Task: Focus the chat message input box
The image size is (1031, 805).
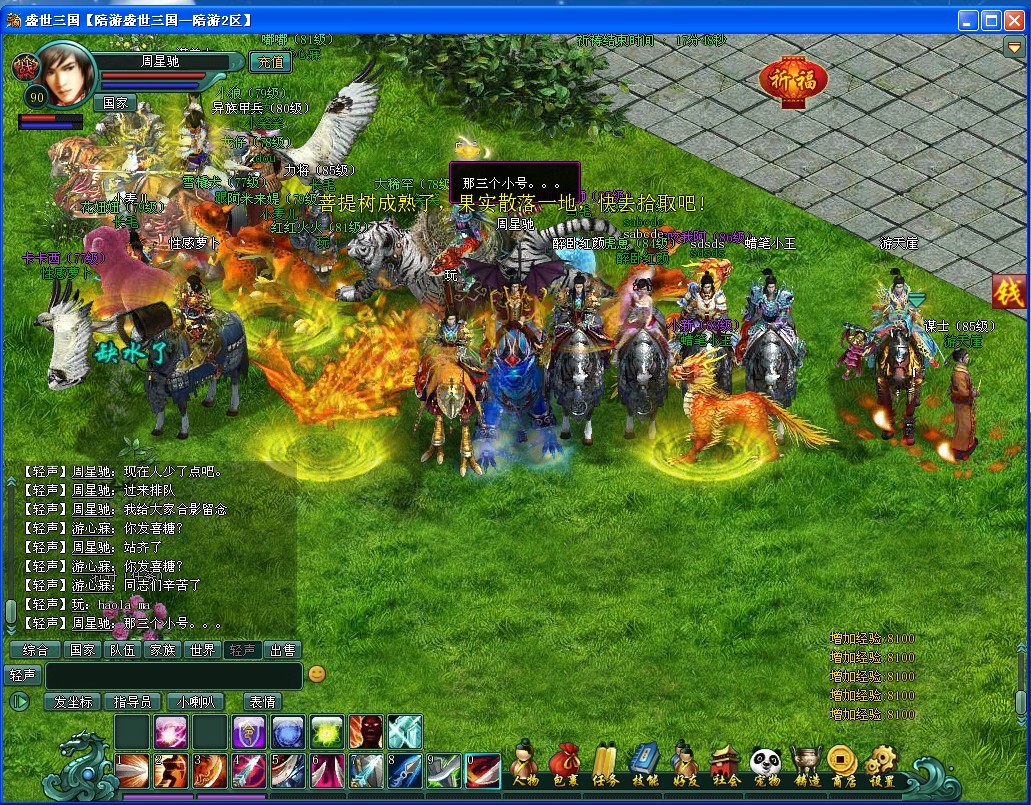Action: 173,675
